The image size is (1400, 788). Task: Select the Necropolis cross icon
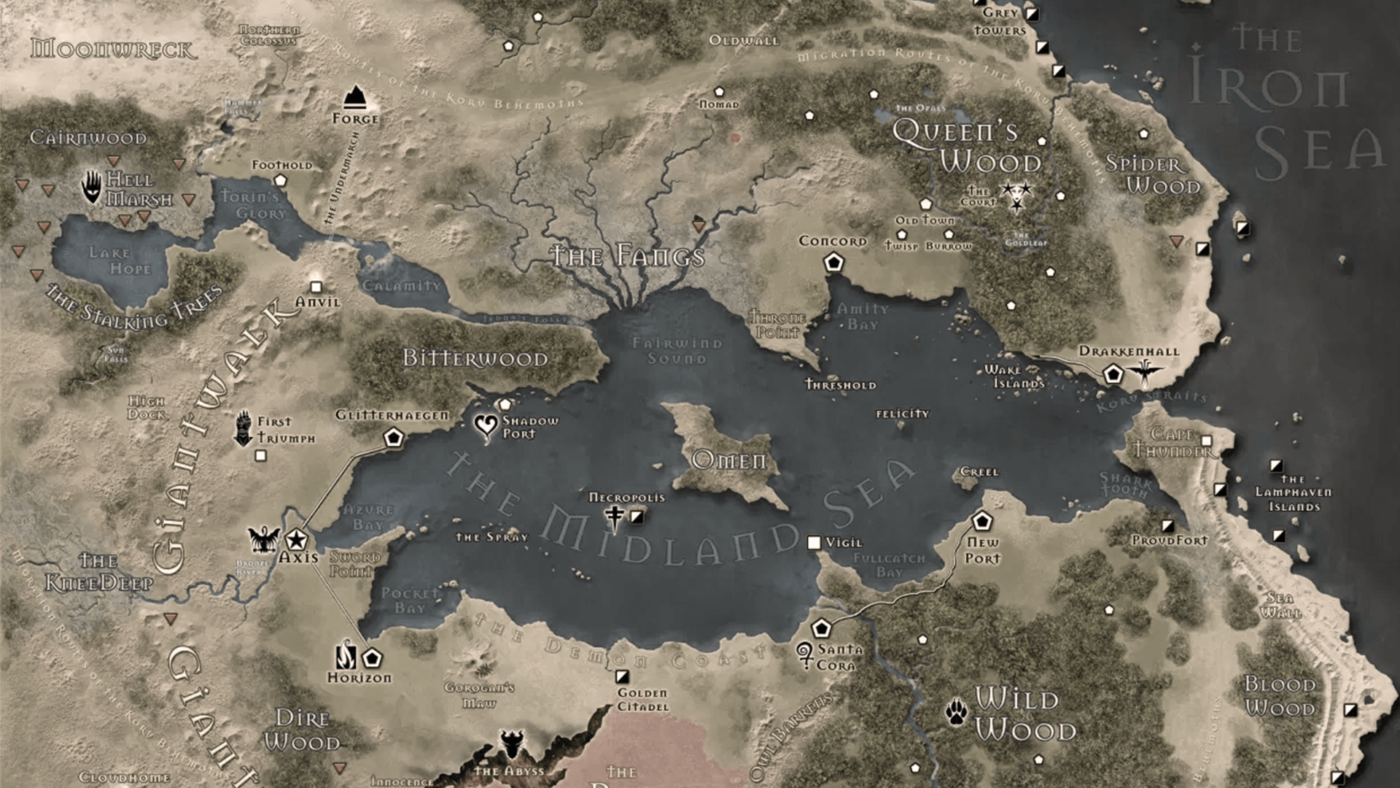pos(615,516)
